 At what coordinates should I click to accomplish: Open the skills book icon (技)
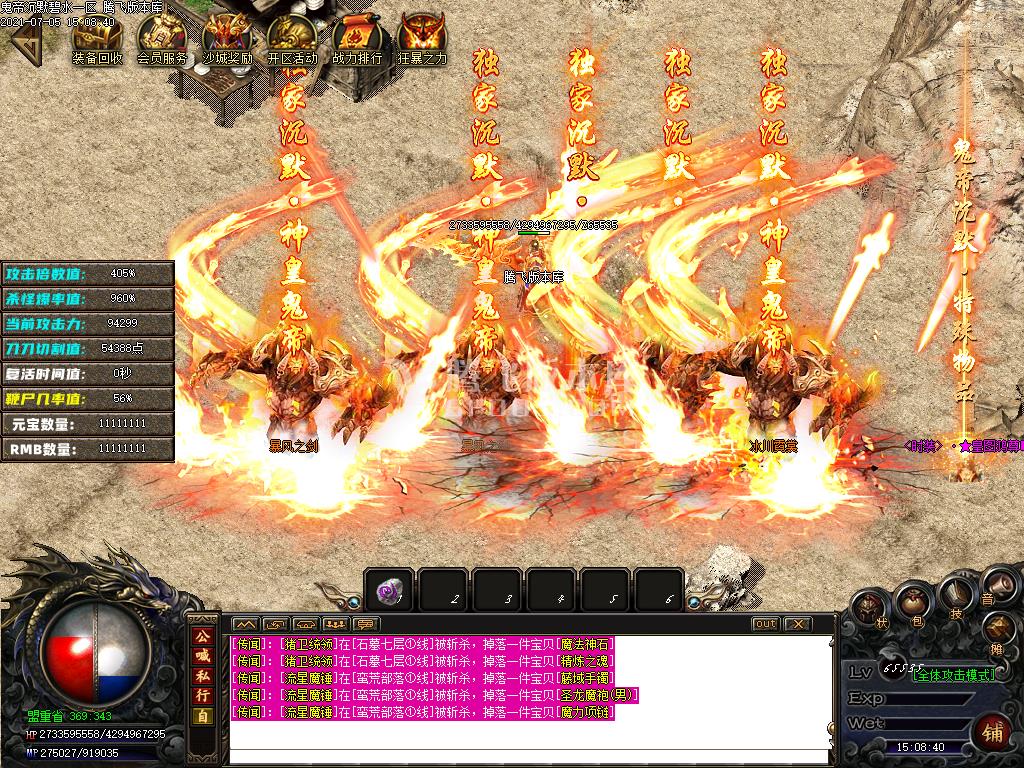(955, 598)
